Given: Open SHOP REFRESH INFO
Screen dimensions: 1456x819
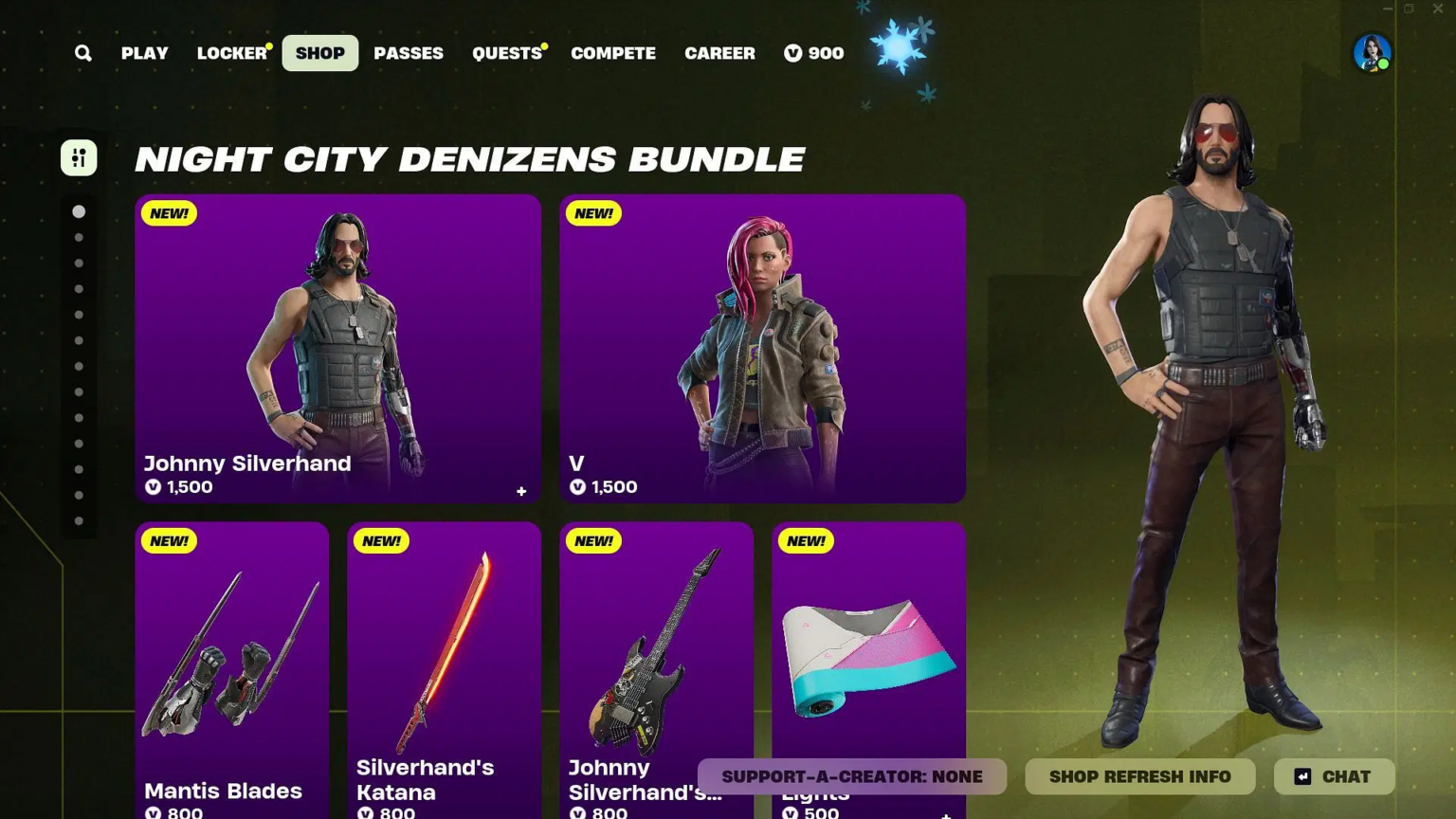Looking at the screenshot, I should point(1139,776).
